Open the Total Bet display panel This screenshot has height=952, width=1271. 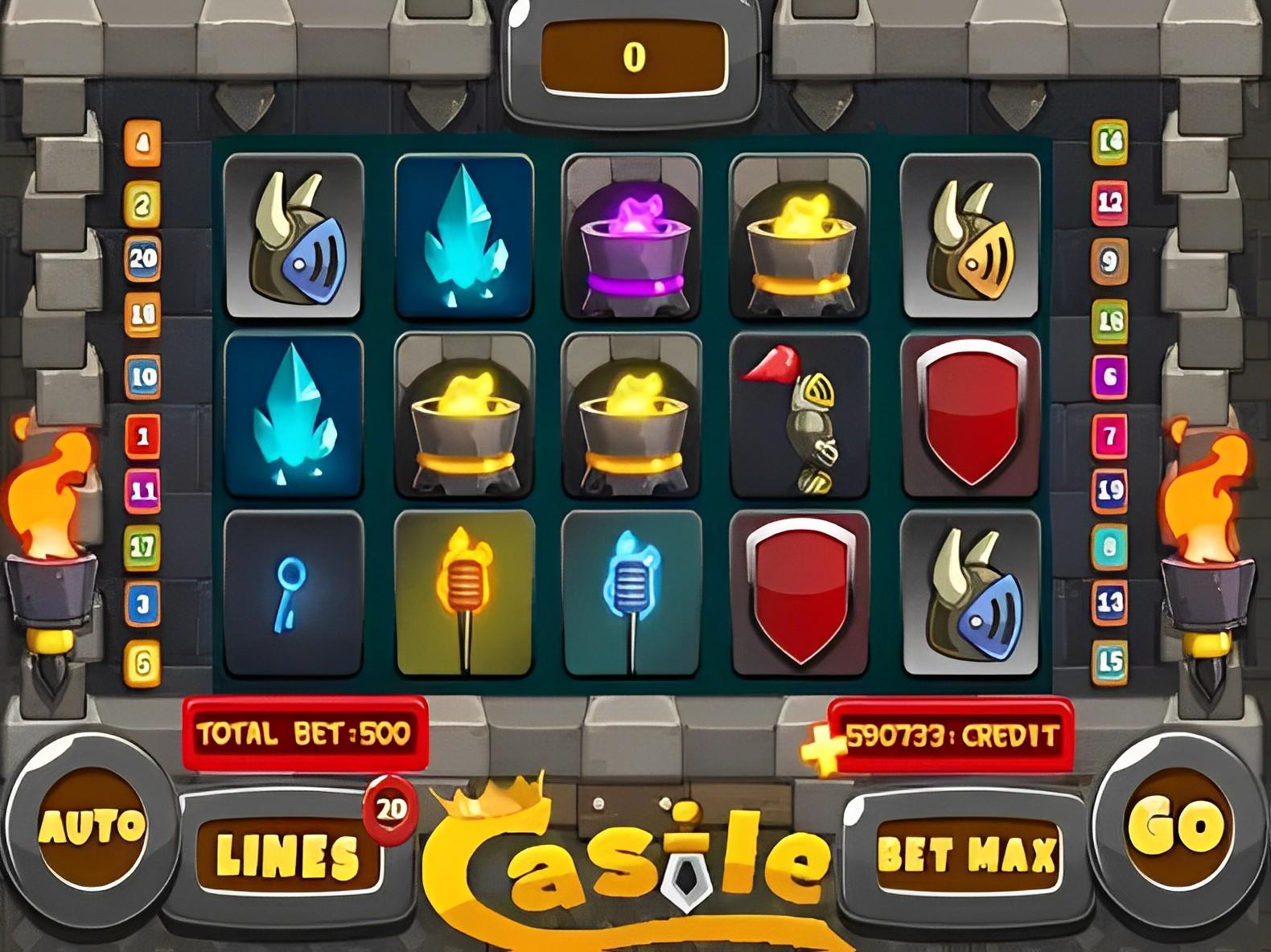click(x=304, y=730)
